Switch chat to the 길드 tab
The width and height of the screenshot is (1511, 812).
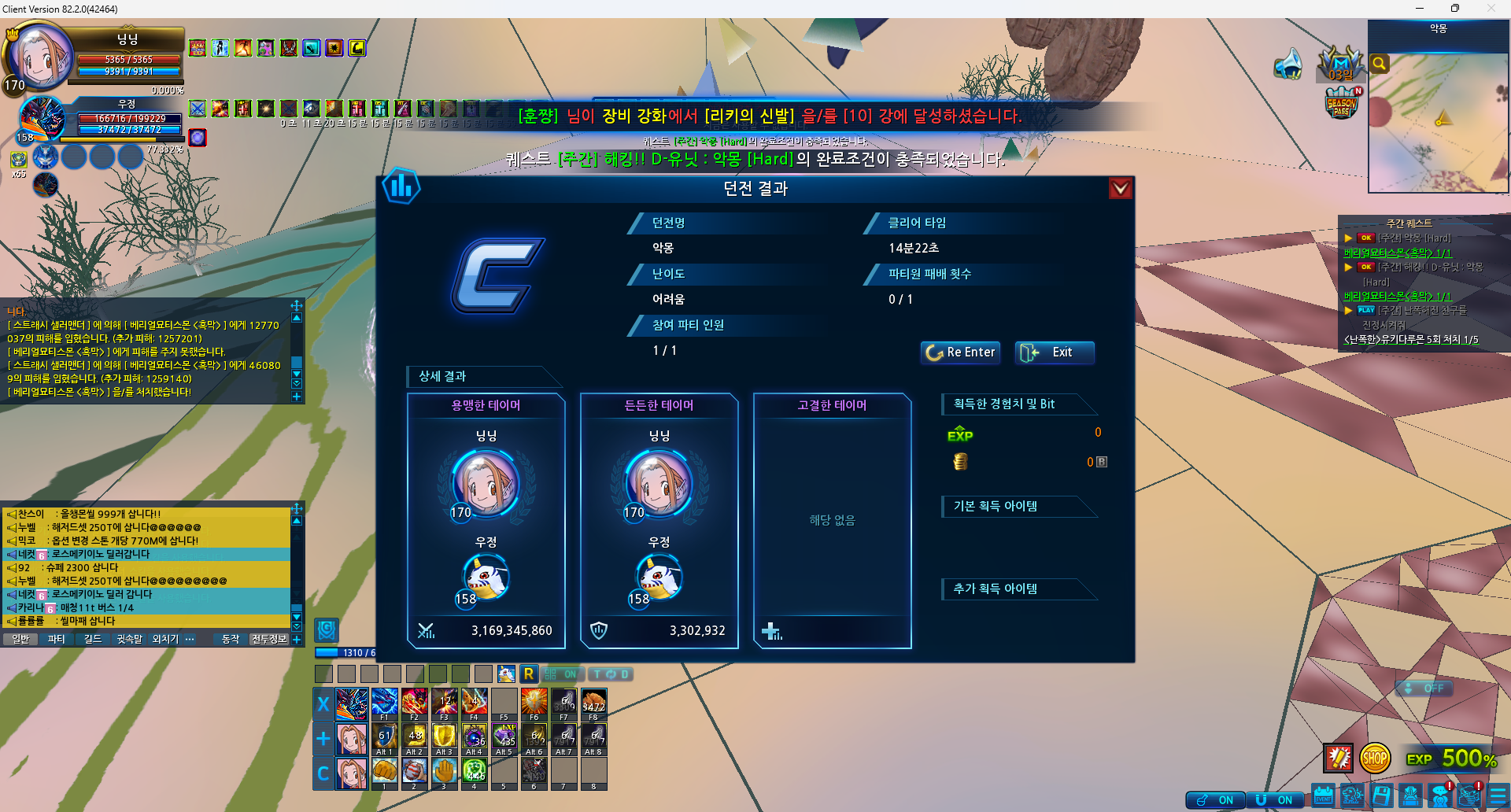point(93,639)
